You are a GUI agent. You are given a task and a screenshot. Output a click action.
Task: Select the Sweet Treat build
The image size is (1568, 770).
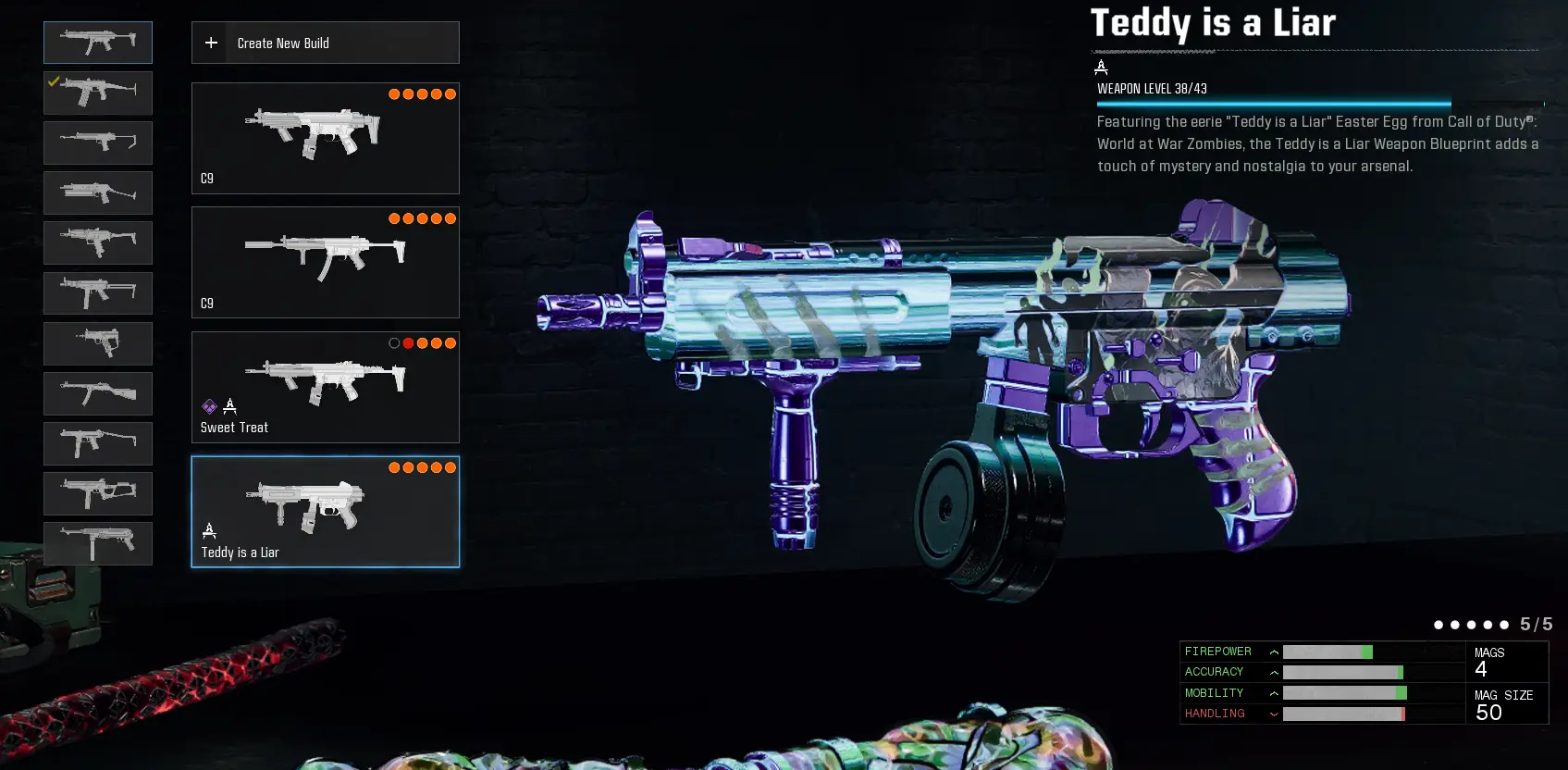point(325,387)
